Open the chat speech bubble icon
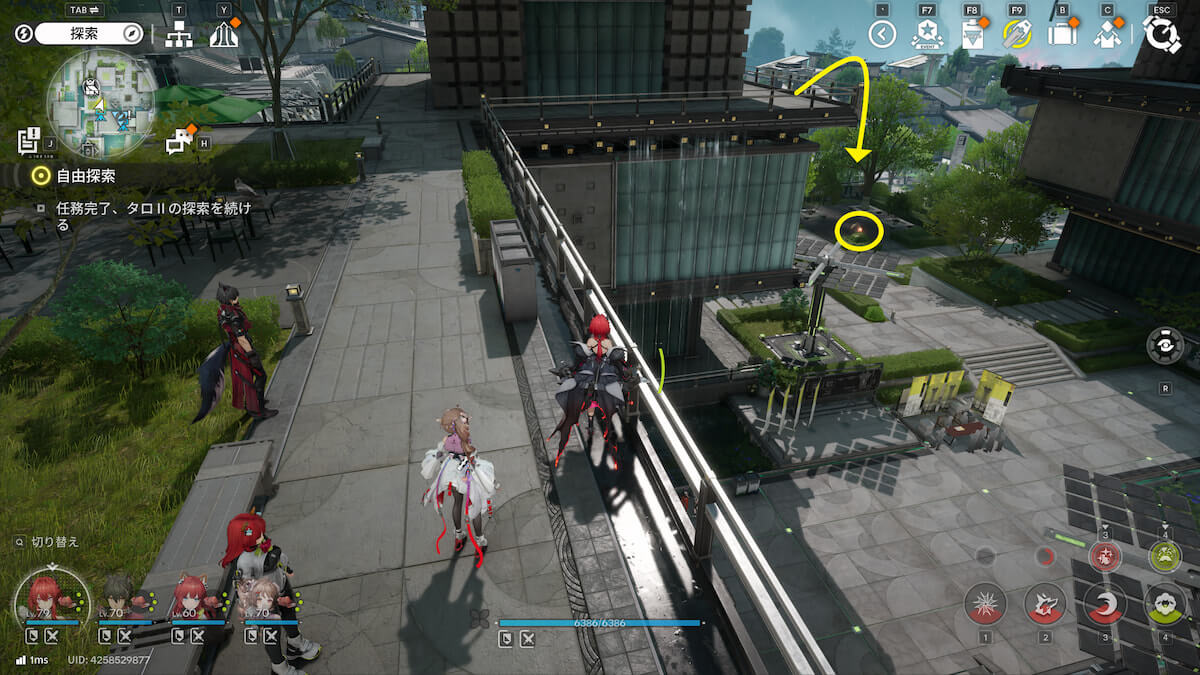This screenshot has height=675, width=1200. (x=180, y=142)
